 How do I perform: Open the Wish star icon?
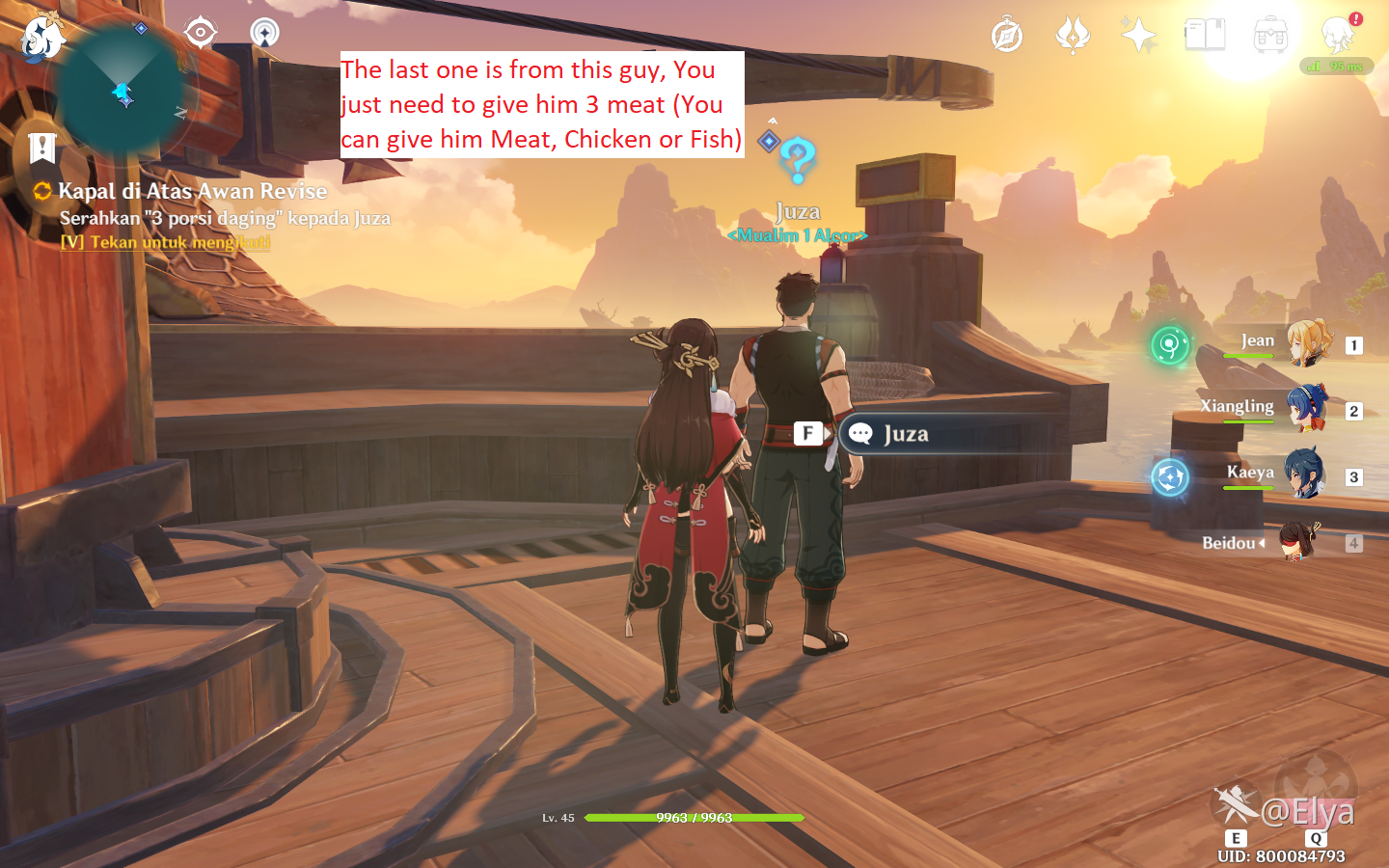(x=1138, y=36)
